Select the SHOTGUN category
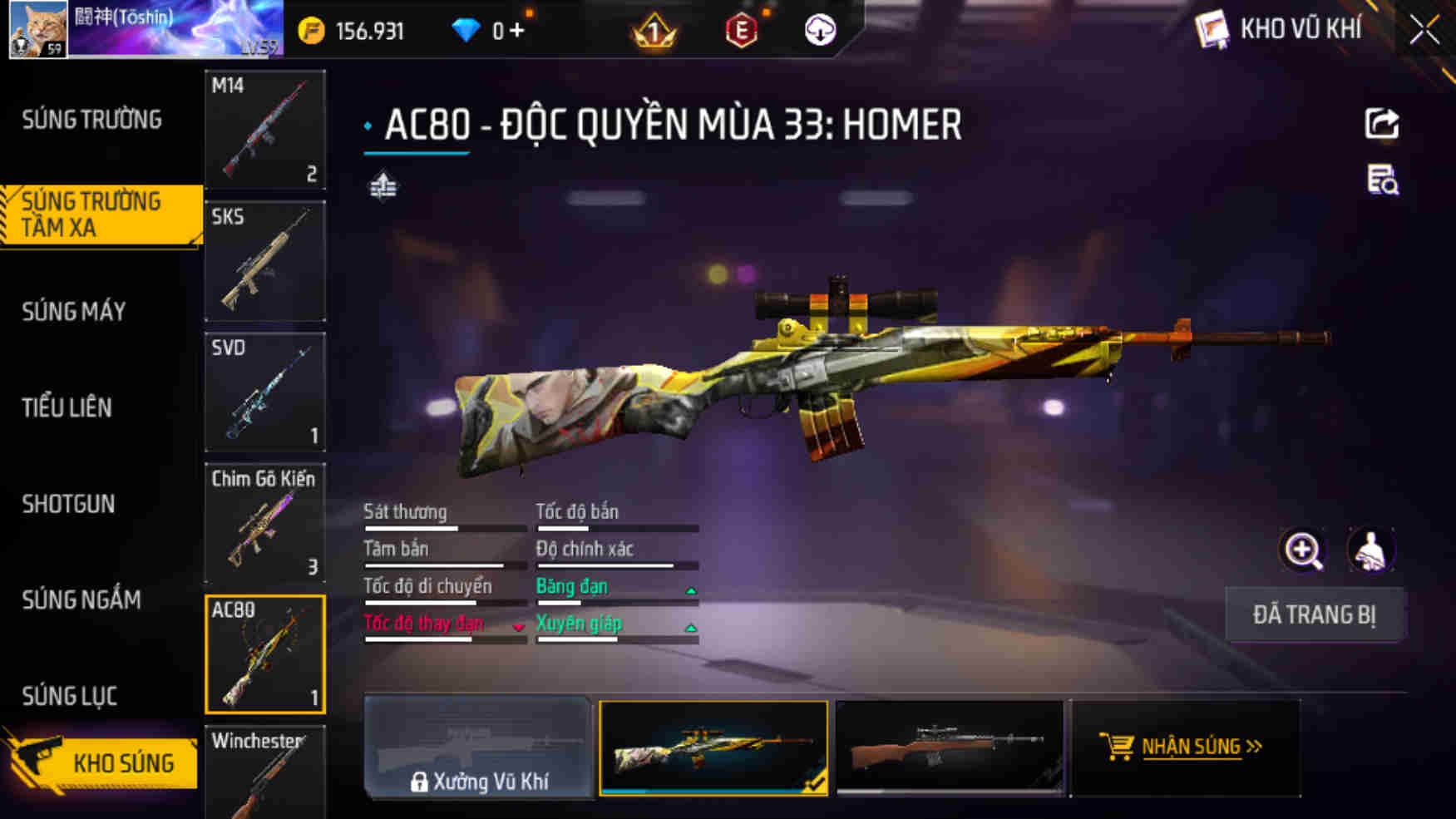 69,505
